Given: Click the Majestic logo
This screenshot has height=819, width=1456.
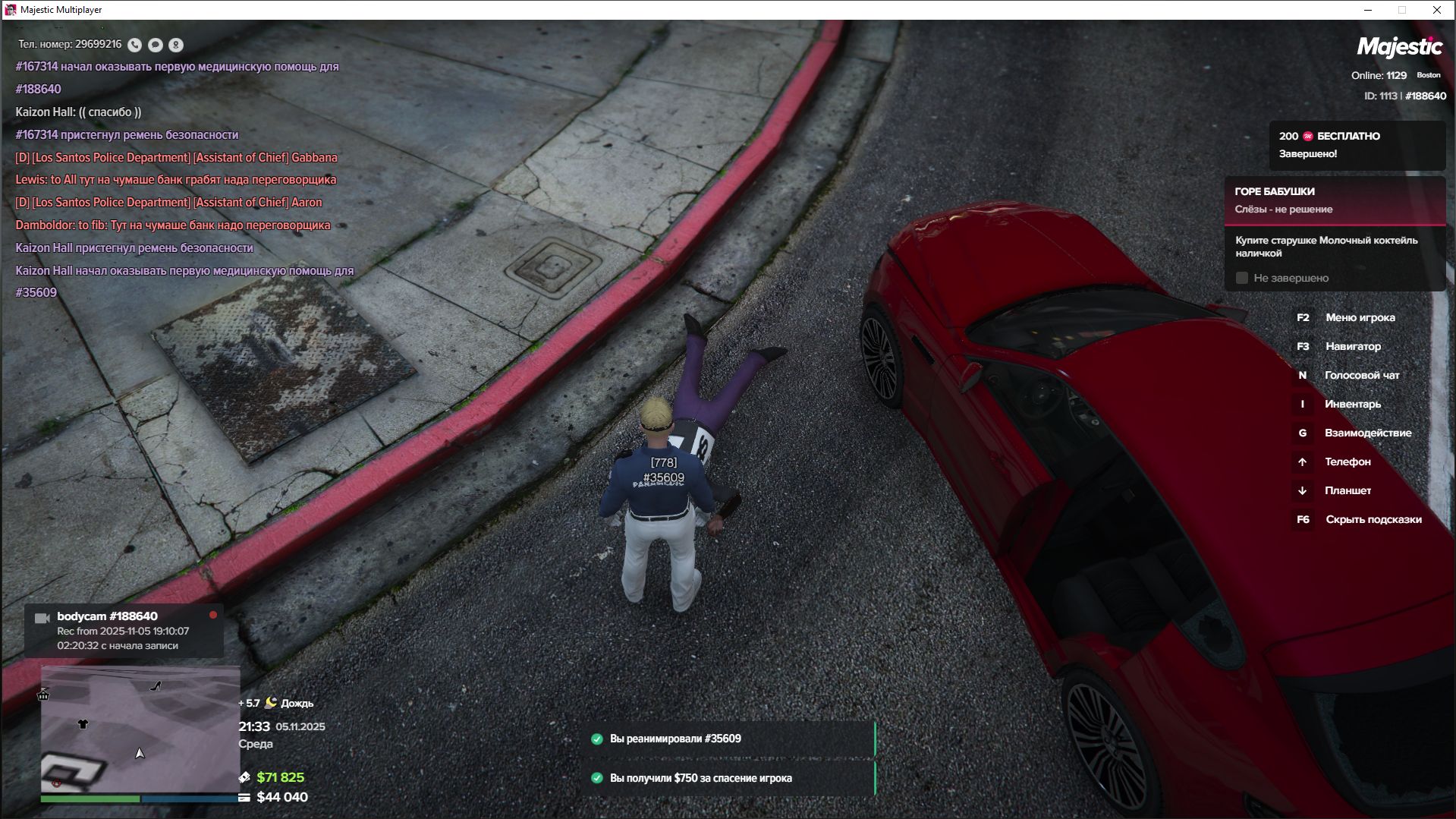Looking at the screenshot, I should [1399, 47].
